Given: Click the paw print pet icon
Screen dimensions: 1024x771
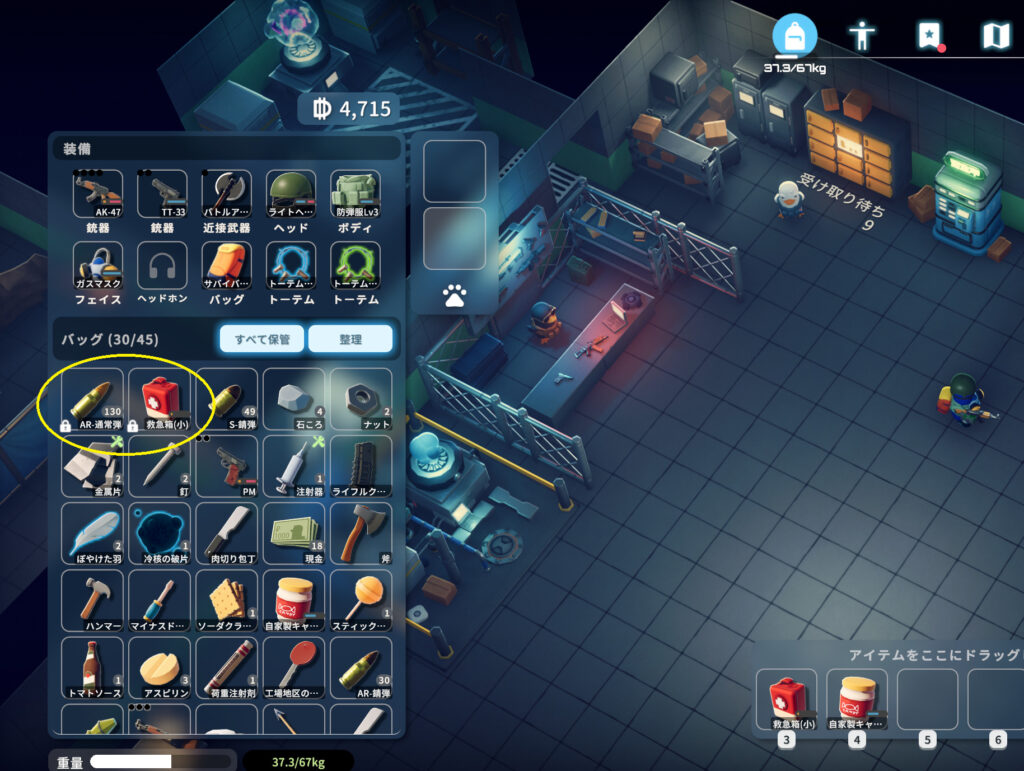Looking at the screenshot, I should (454, 295).
